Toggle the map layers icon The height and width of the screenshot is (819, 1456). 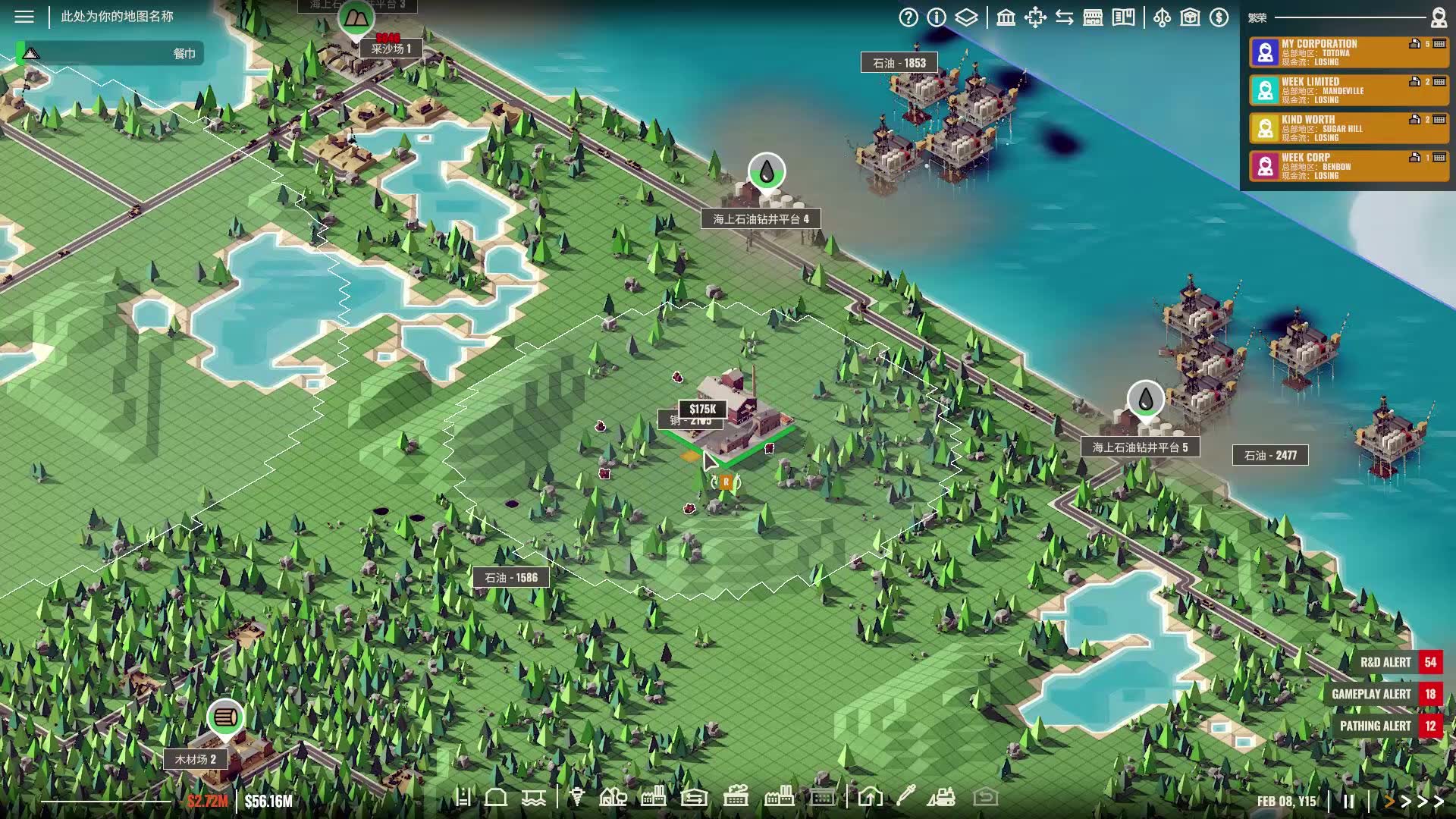[x=966, y=17]
